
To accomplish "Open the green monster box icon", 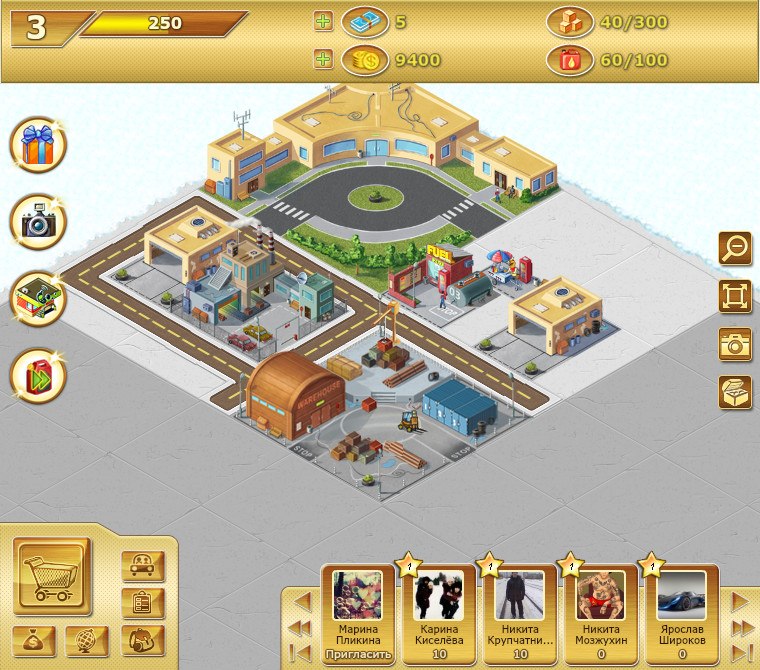I will (x=38, y=298).
